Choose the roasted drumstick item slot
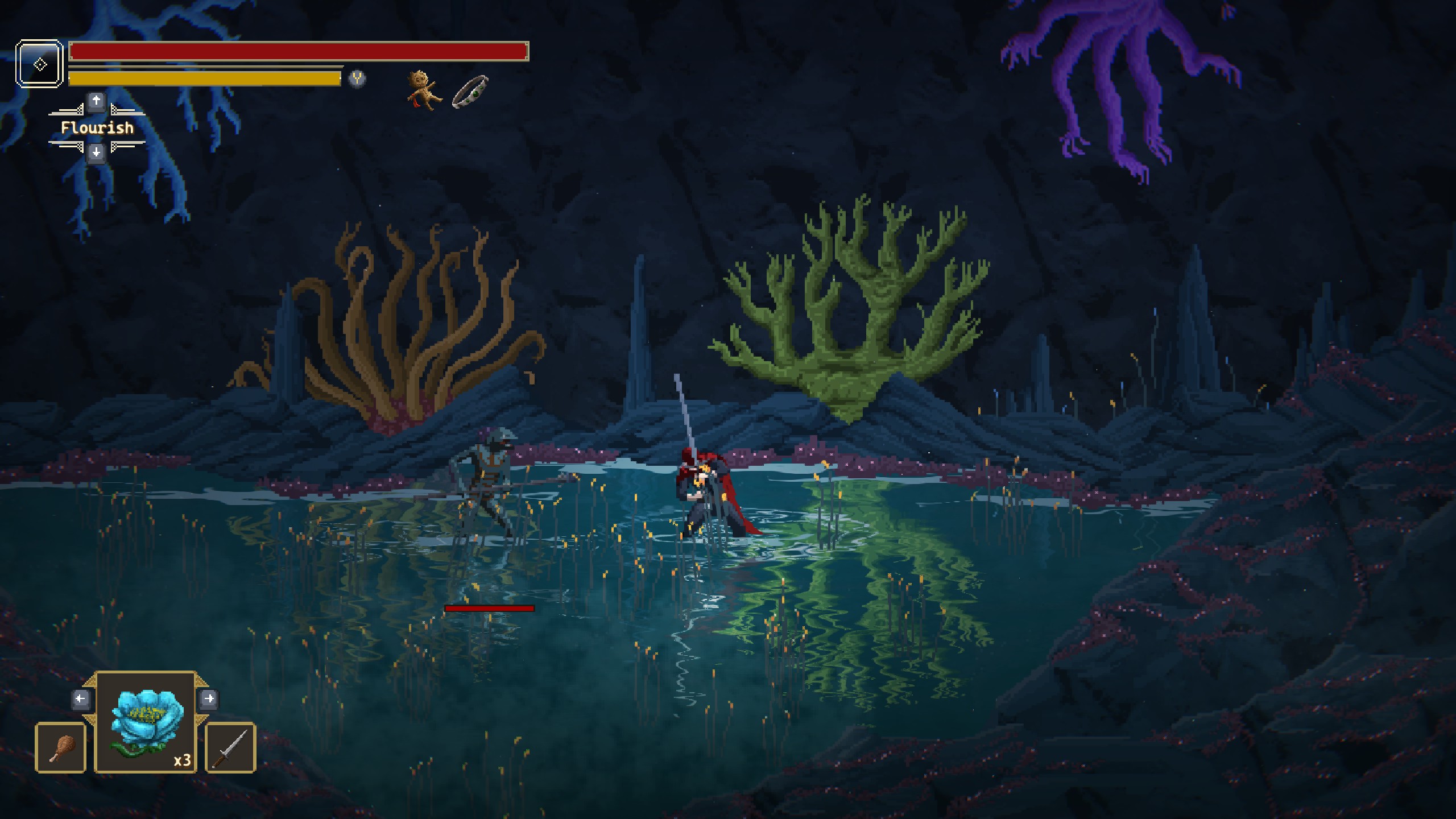The image size is (1456, 819). 61,748
